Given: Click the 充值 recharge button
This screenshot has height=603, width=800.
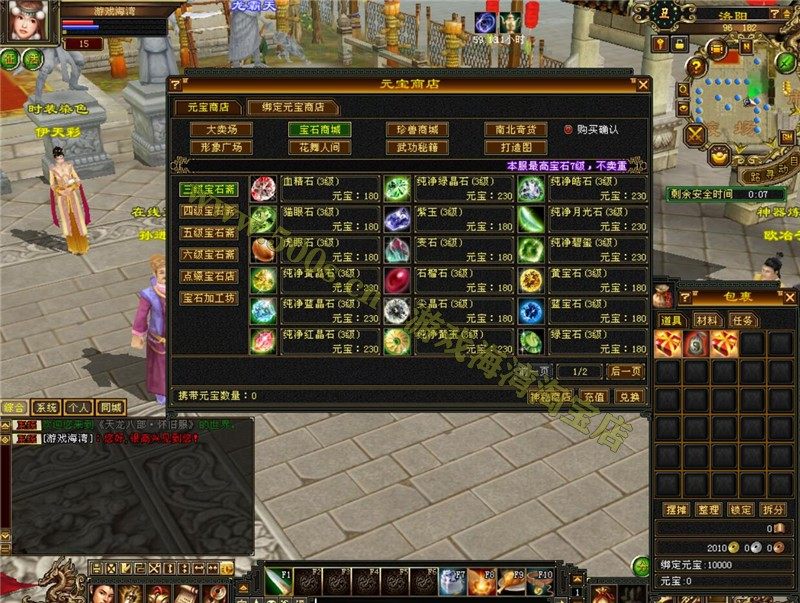Looking at the screenshot, I should tap(596, 396).
